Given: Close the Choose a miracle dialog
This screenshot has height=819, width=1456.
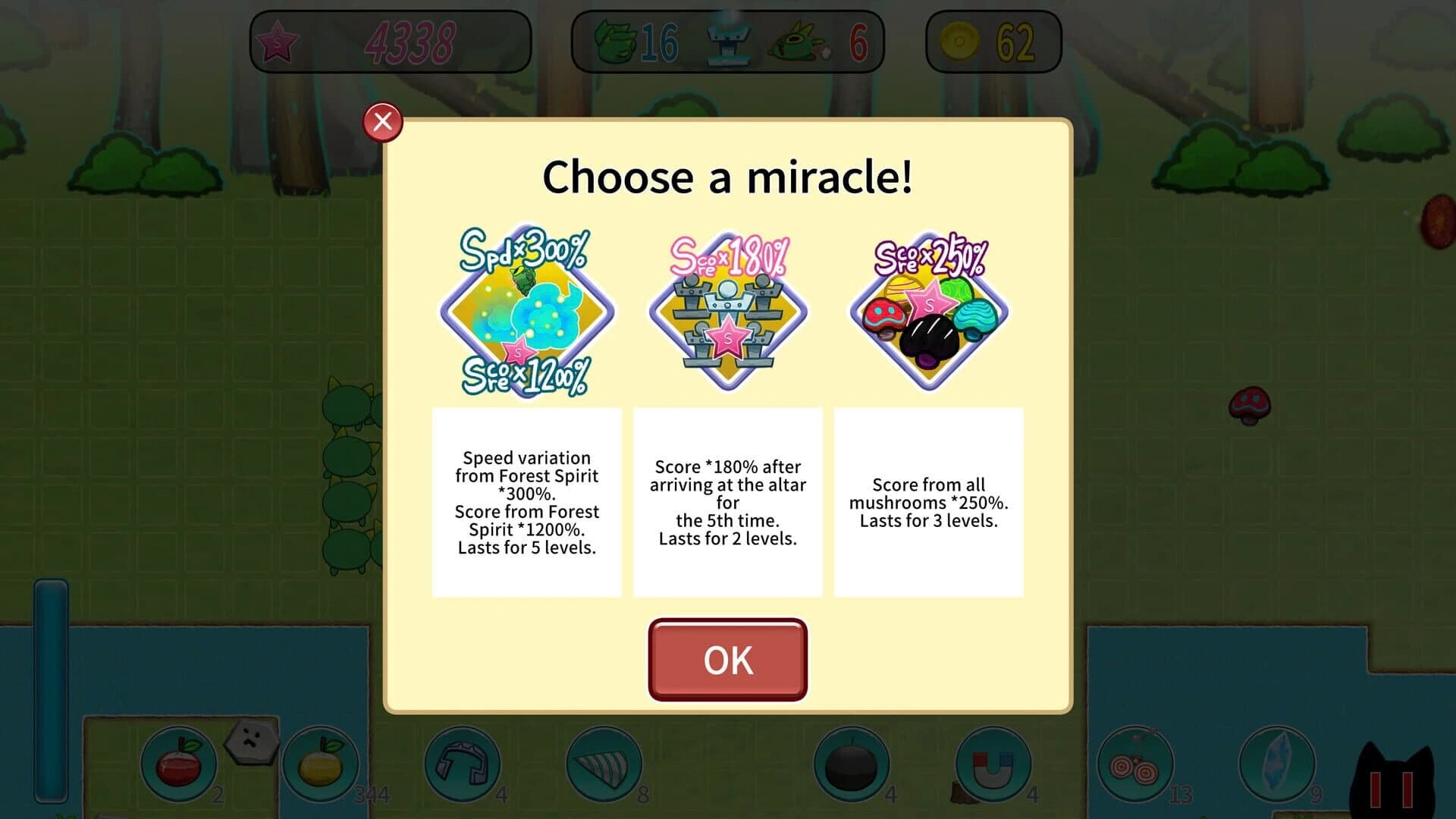Looking at the screenshot, I should 382,120.
